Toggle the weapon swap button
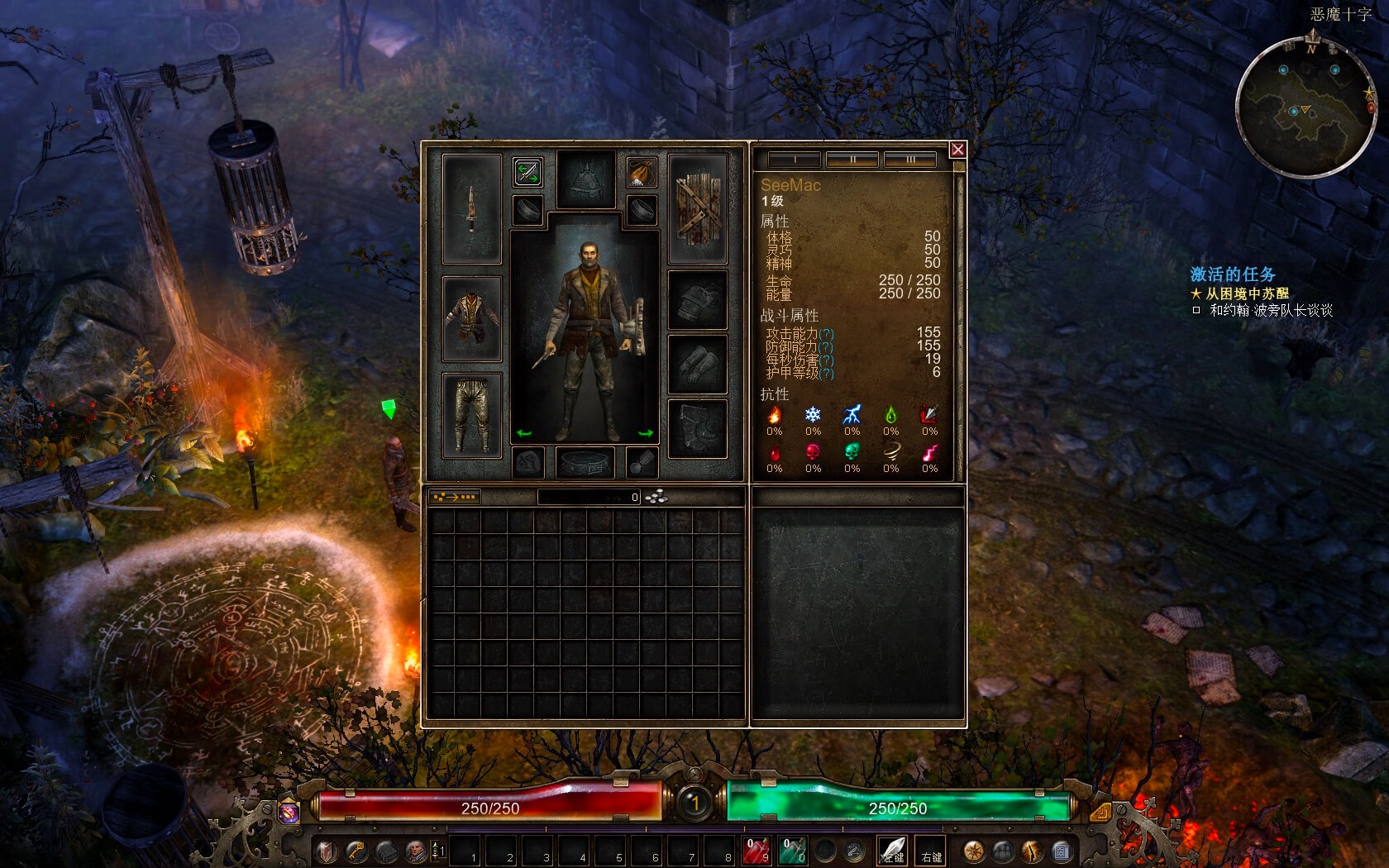 [527, 172]
